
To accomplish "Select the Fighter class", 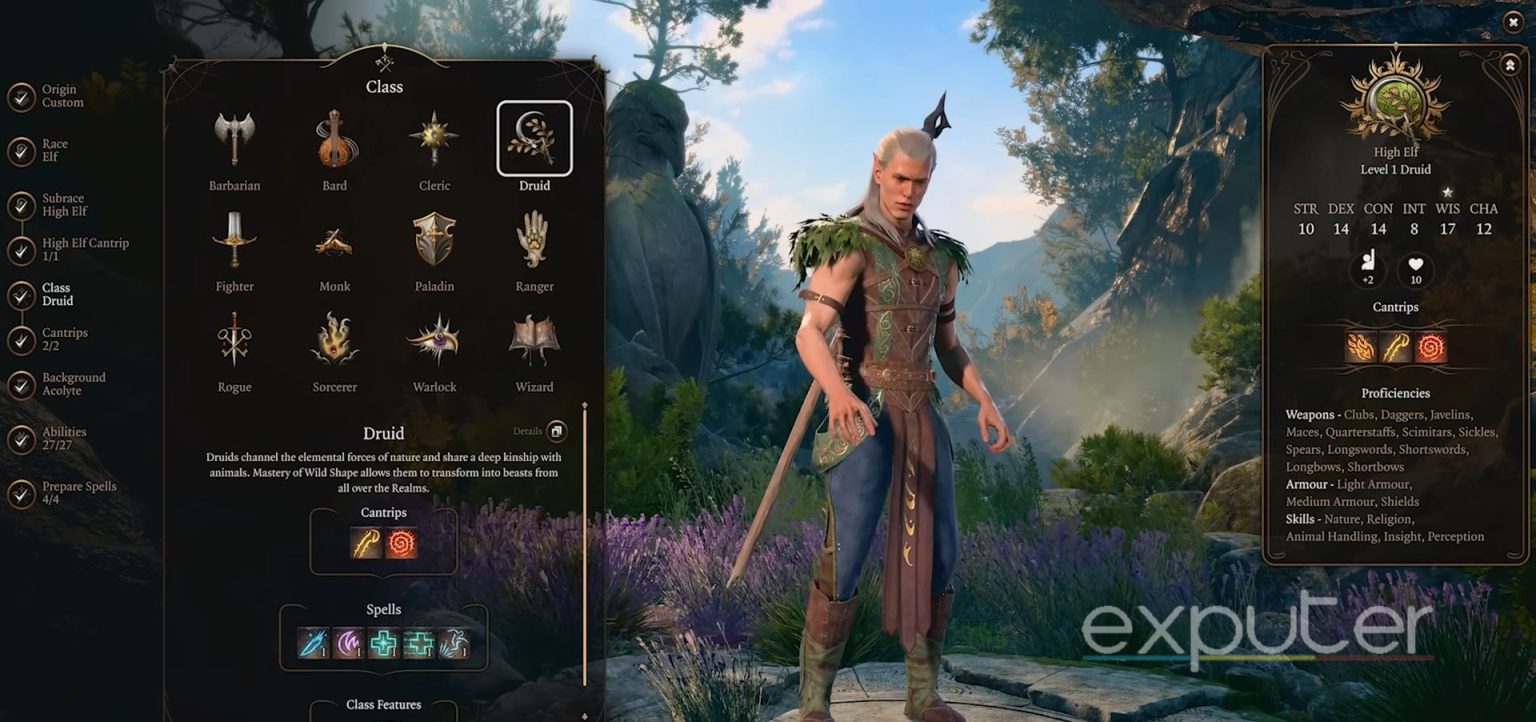I will pos(234,239).
